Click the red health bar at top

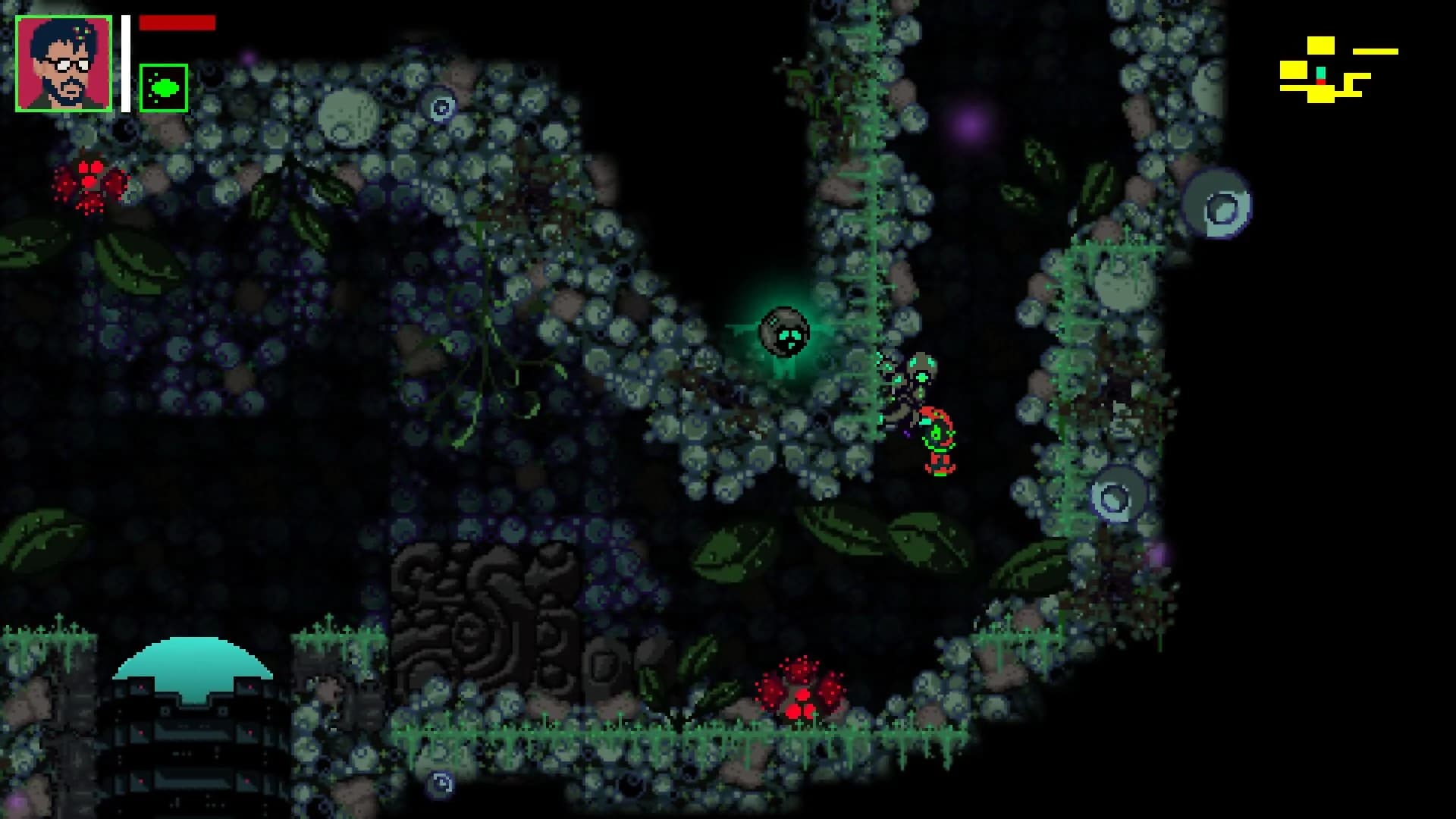[x=176, y=23]
